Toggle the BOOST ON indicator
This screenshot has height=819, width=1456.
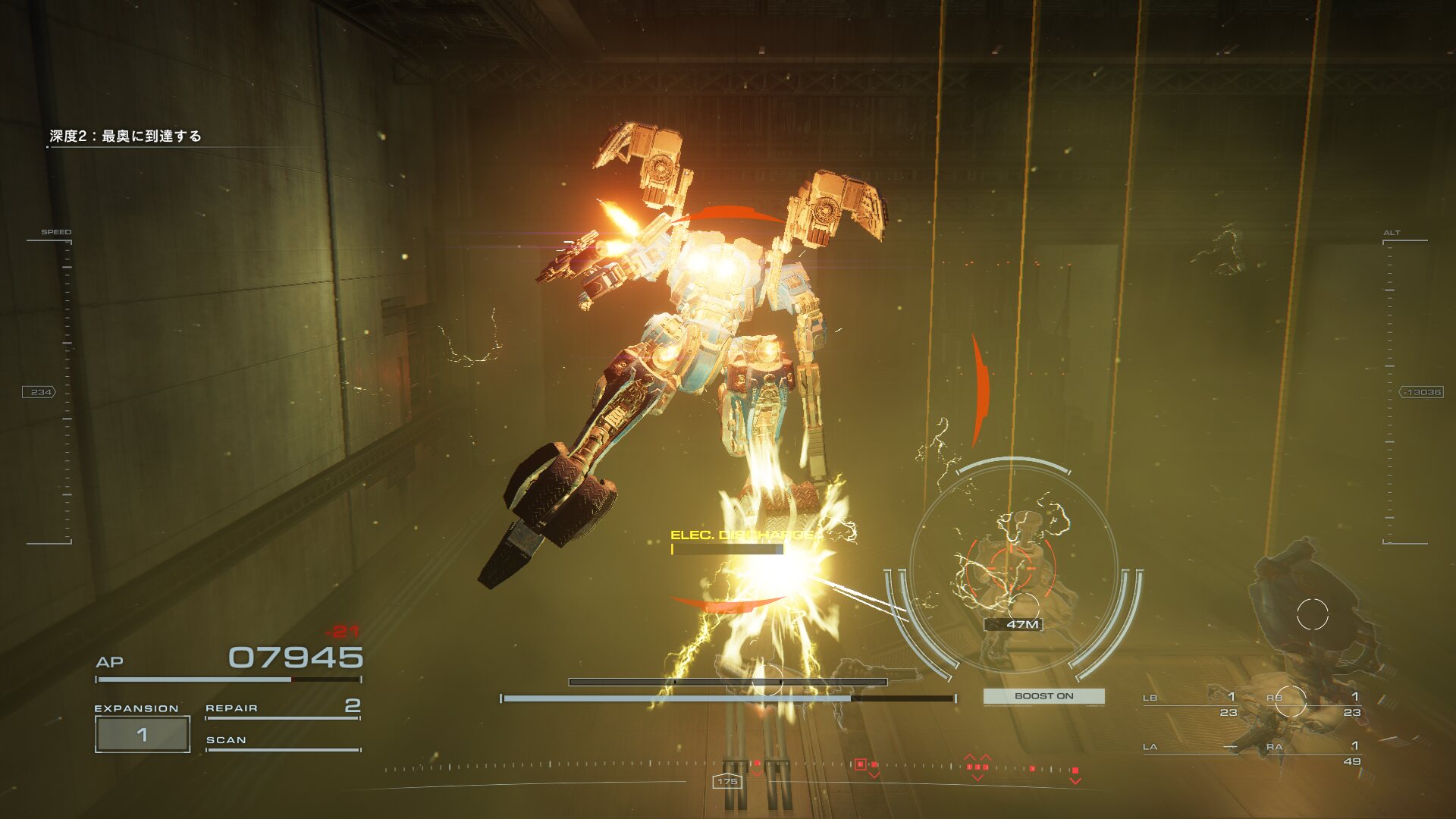tap(1043, 695)
